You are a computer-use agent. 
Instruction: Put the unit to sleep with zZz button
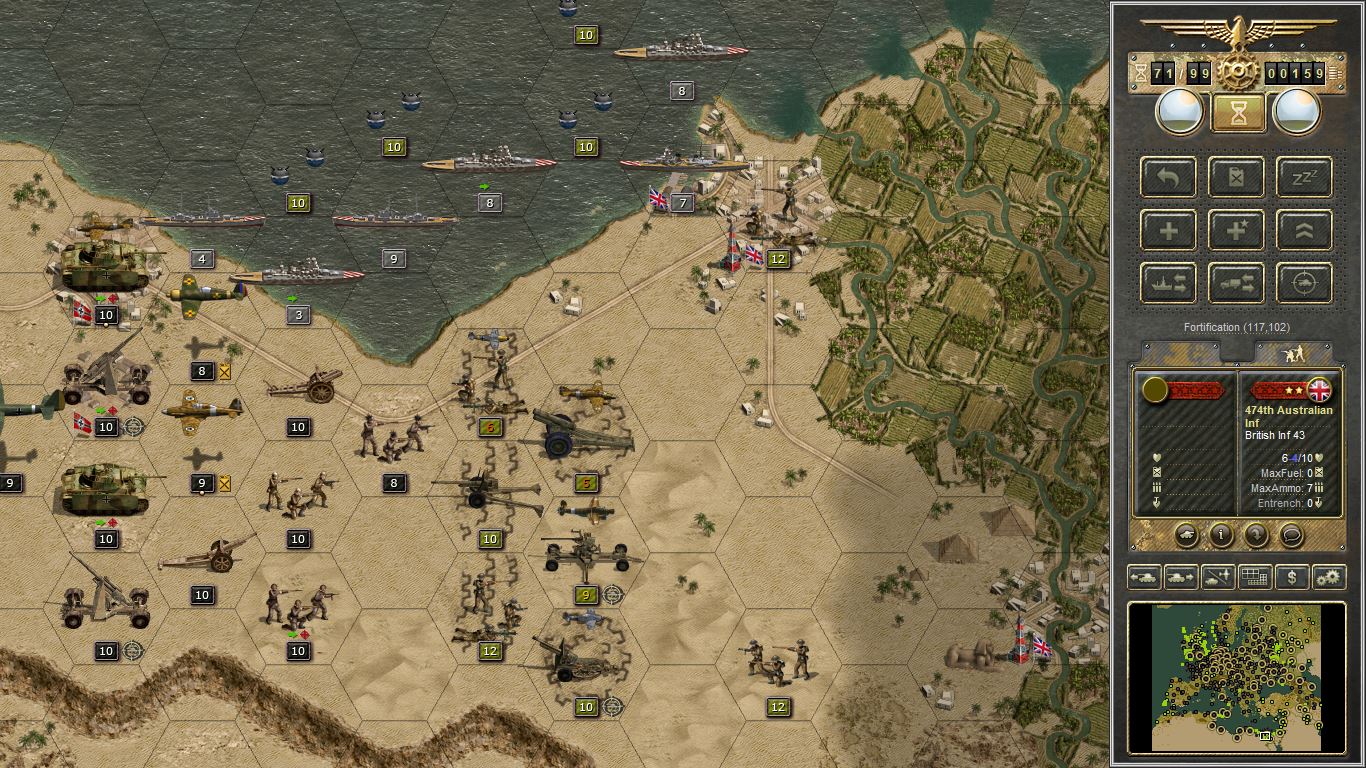[1304, 177]
